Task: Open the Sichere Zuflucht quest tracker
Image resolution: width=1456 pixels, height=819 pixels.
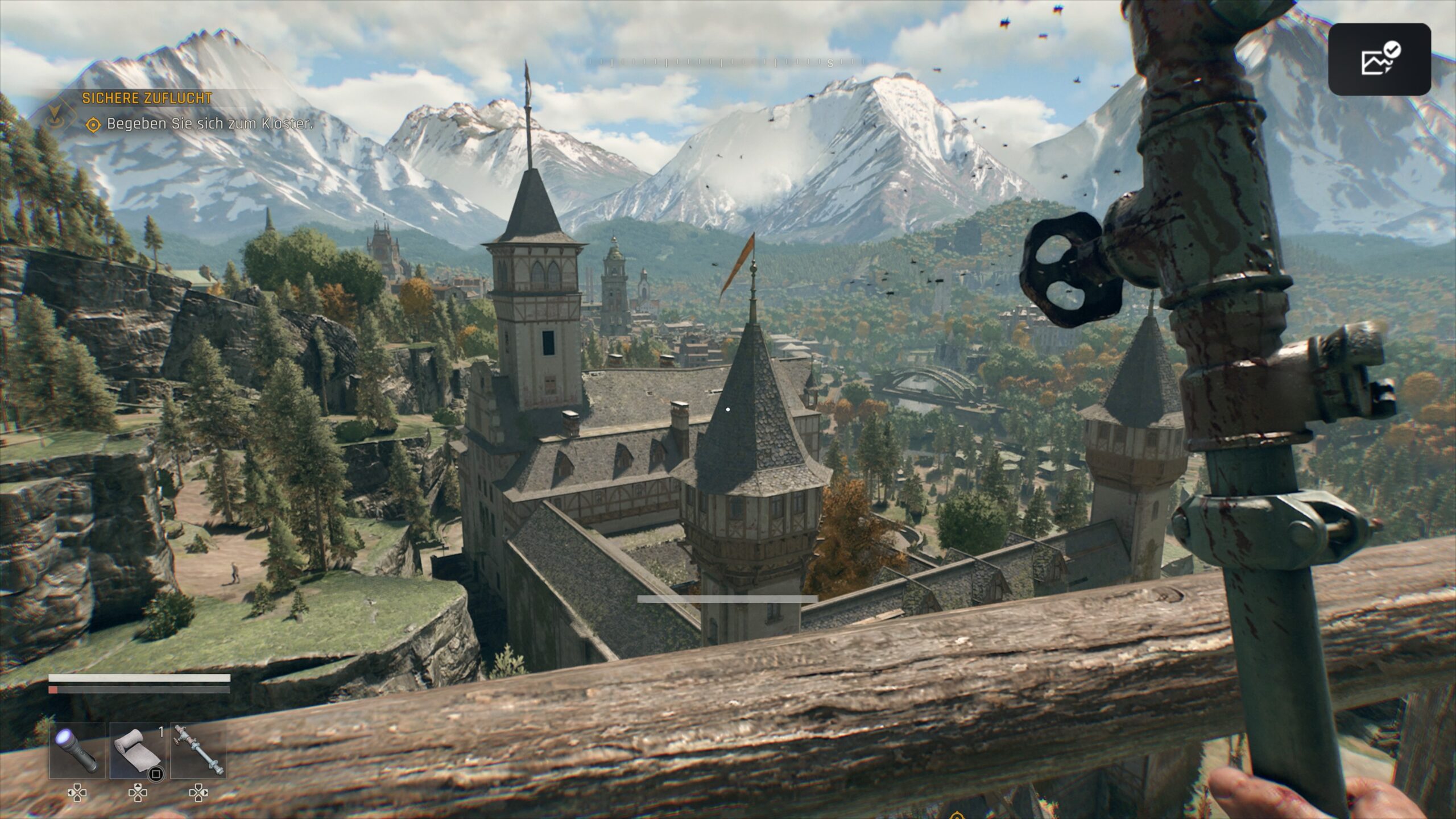Action: [x=147, y=98]
